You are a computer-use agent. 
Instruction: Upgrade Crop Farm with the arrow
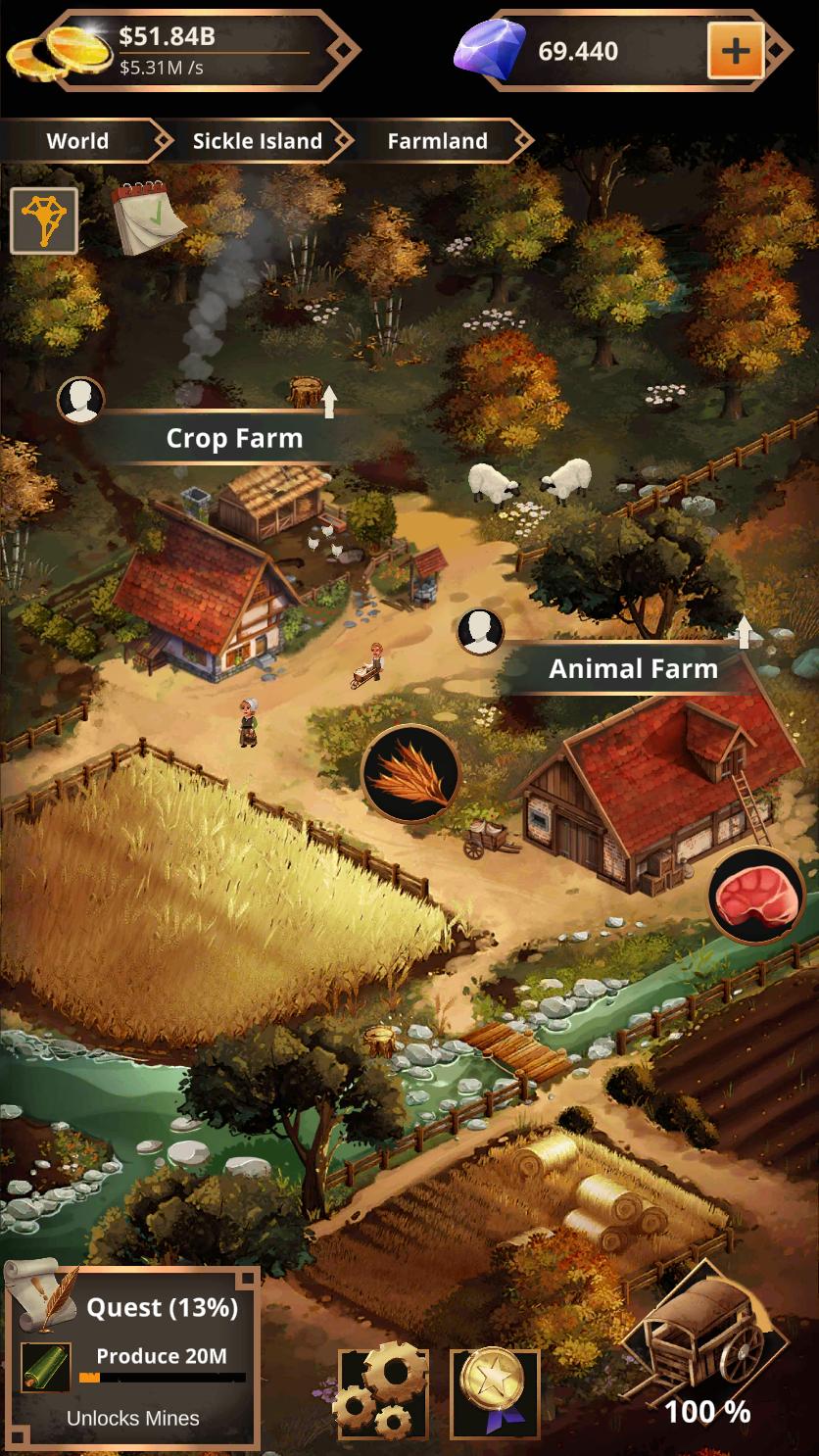329,401
